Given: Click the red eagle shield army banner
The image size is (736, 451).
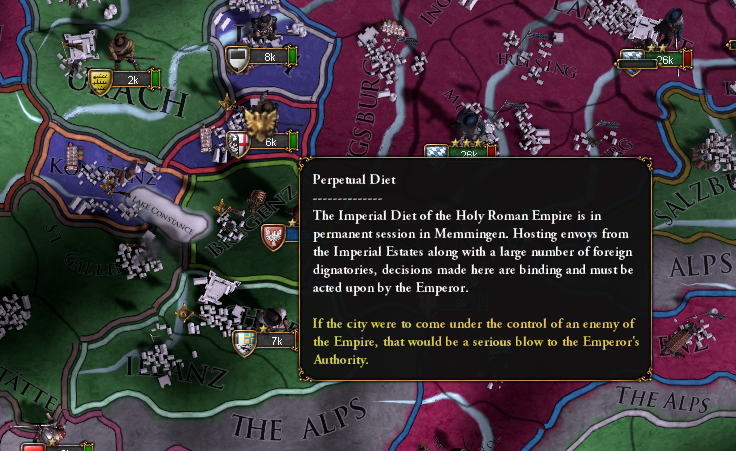Looking at the screenshot, I should pos(273,237).
